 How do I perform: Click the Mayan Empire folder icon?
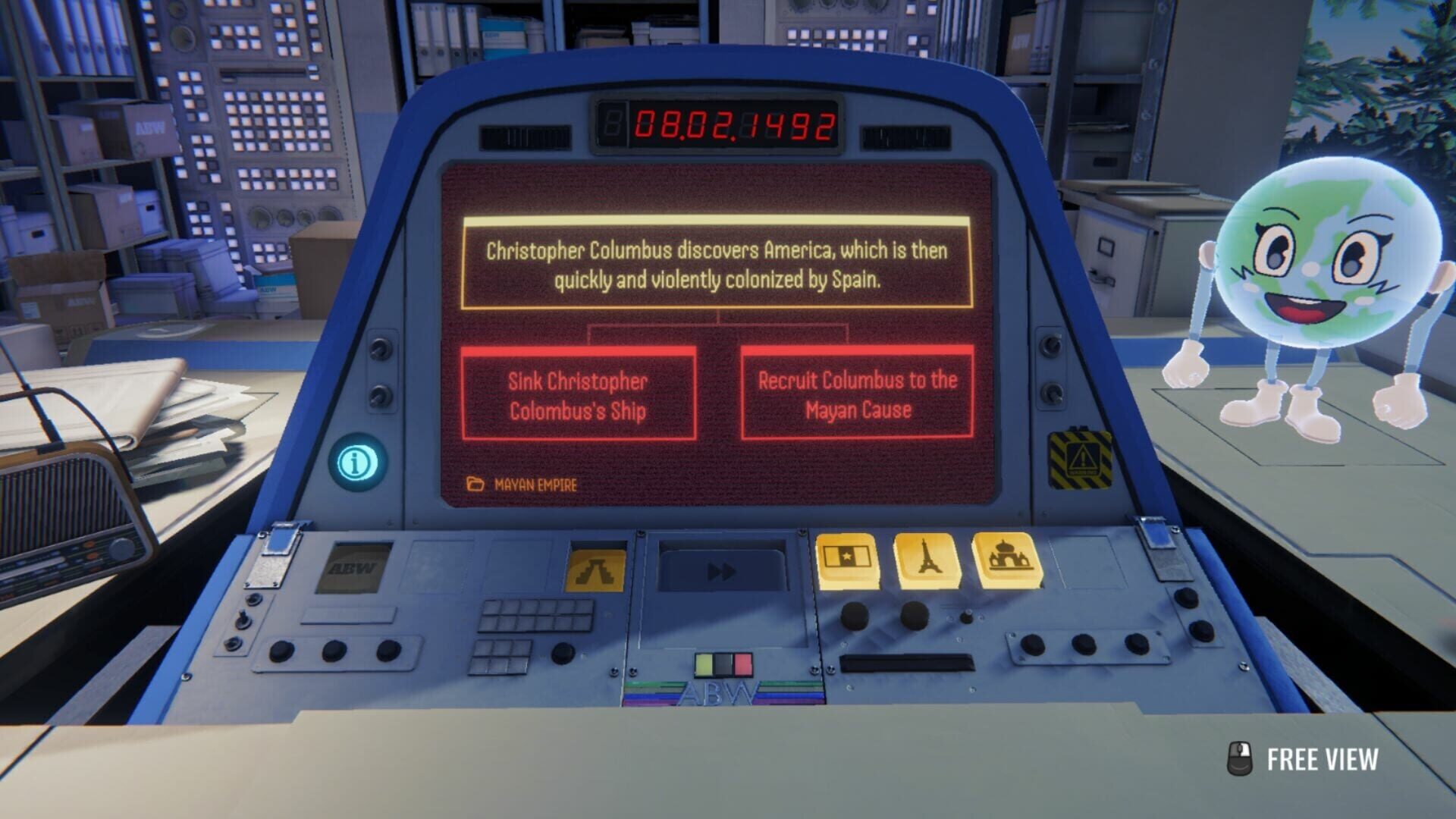pos(475,483)
